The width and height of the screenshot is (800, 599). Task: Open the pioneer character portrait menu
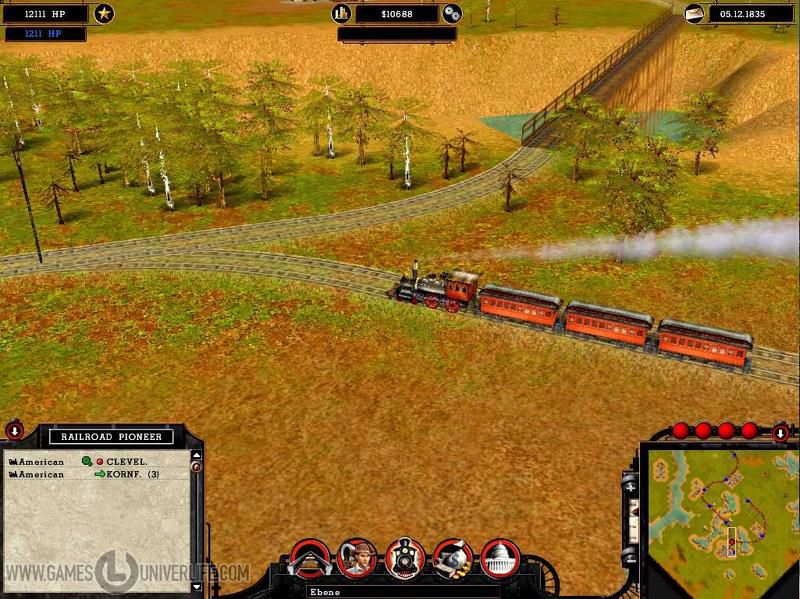coord(357,558)
